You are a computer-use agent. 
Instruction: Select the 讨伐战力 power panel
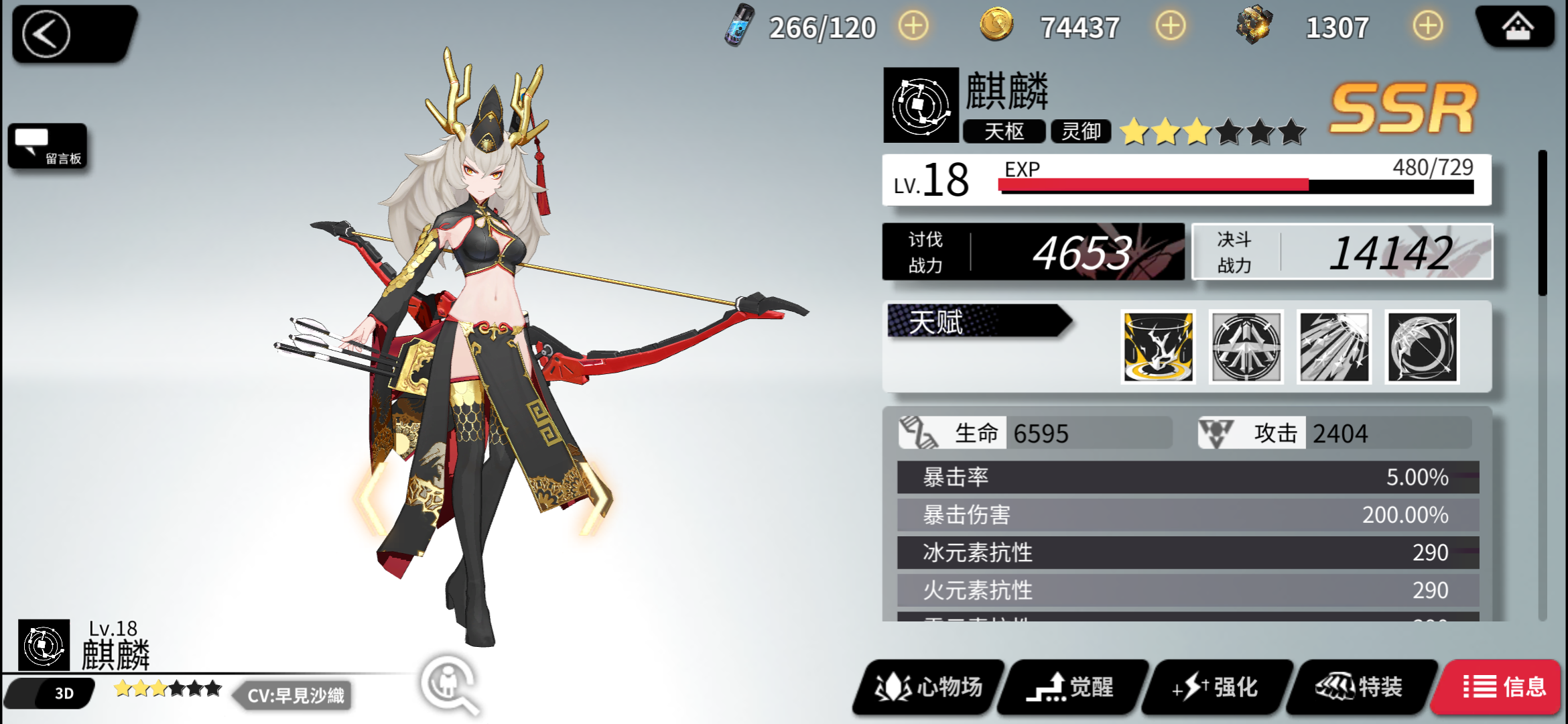coord(1033,252)
